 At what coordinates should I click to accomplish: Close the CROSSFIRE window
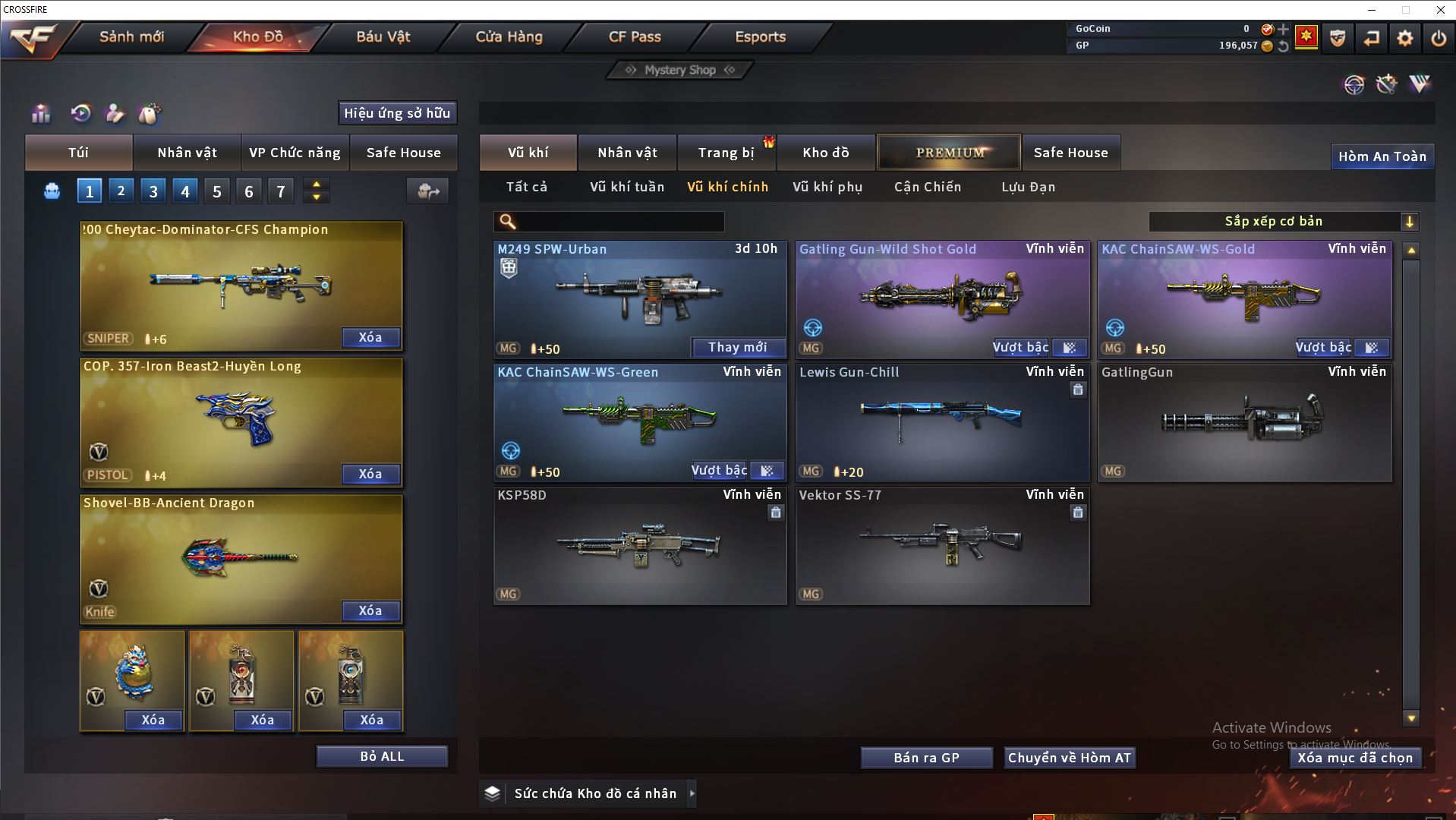pyautogui.click(x=1440, y=10)
